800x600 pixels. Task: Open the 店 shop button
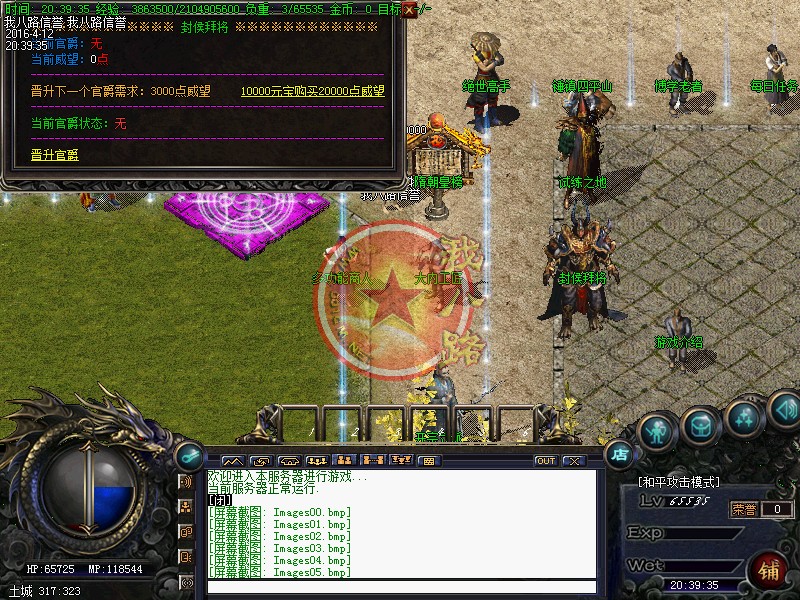pos(619,454)
